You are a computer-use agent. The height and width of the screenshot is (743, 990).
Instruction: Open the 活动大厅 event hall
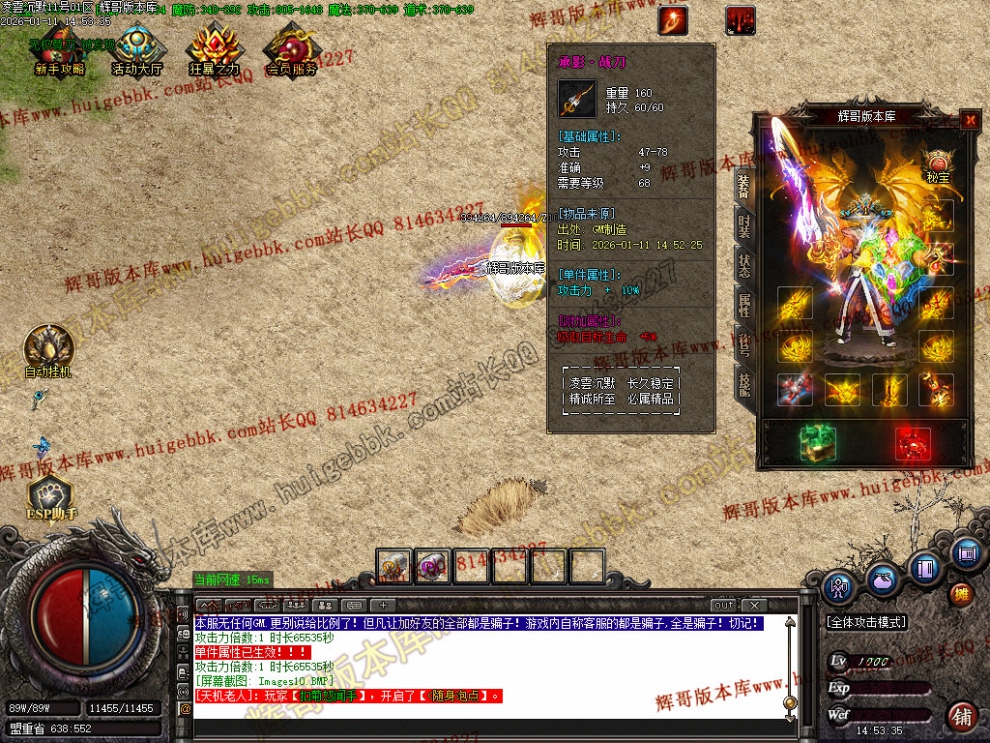click(x=137, y=51)
